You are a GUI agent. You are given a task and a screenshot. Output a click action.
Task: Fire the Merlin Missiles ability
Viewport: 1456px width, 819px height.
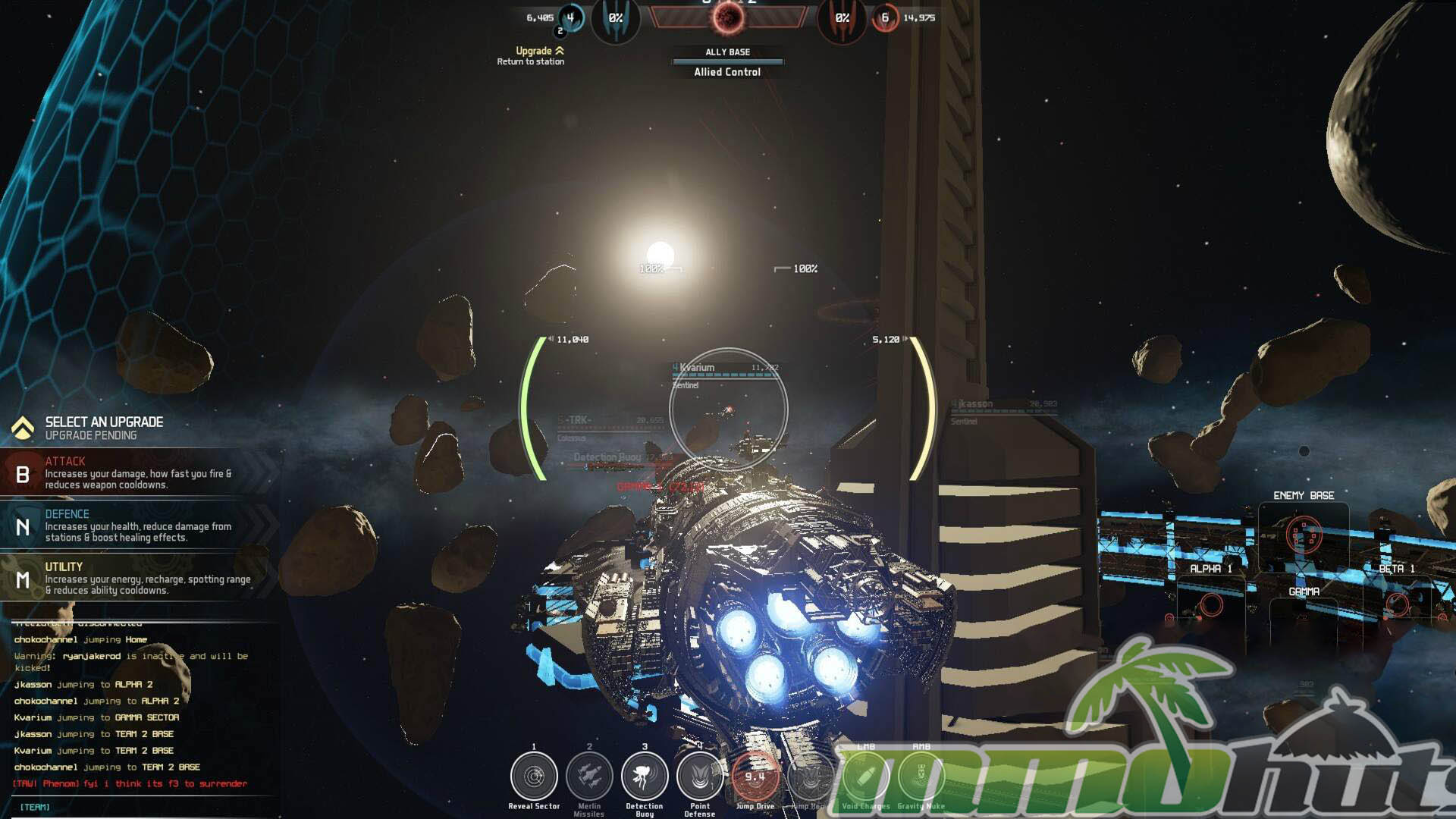click(589, 777)
